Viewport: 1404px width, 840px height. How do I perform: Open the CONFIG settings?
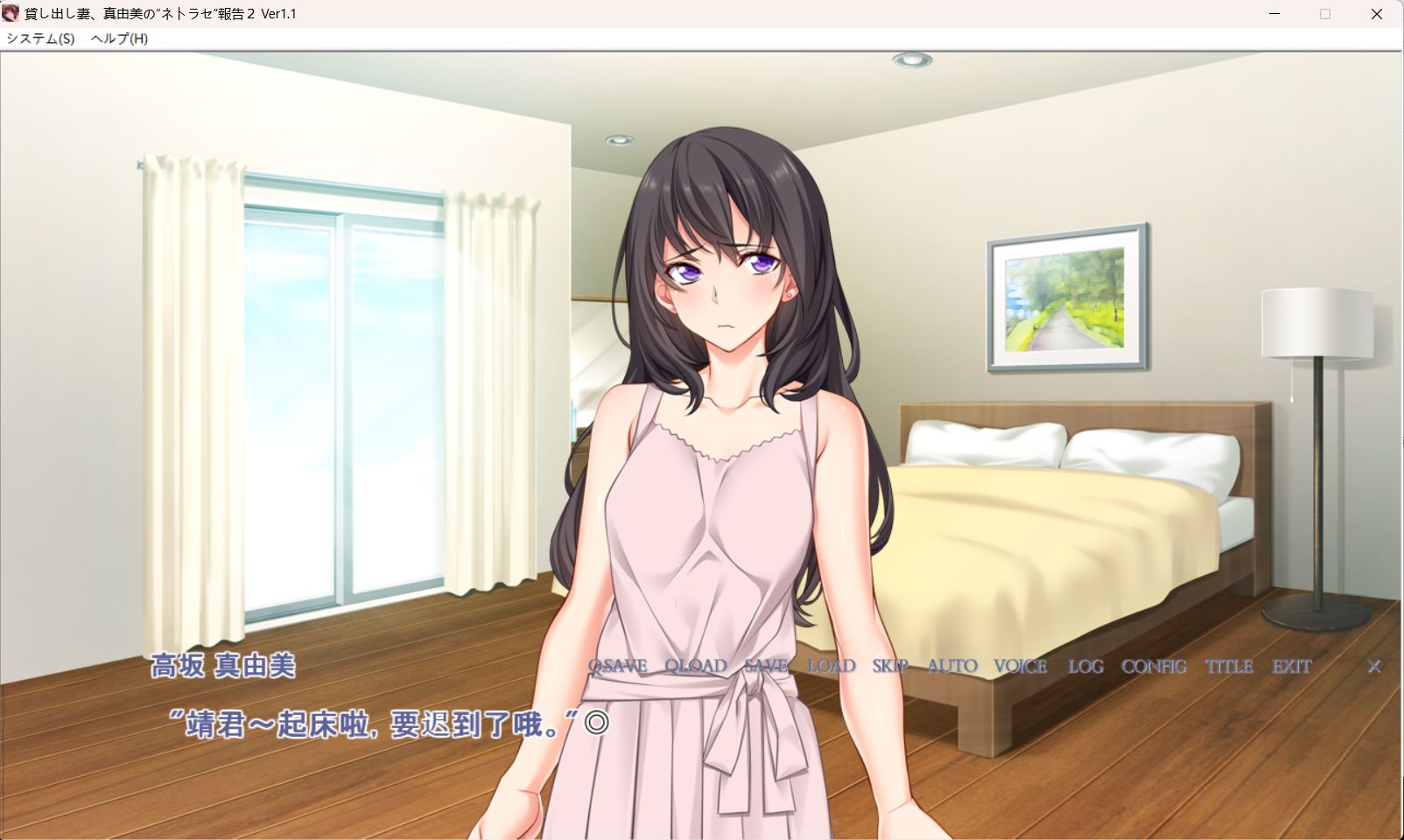(1154, 667)
